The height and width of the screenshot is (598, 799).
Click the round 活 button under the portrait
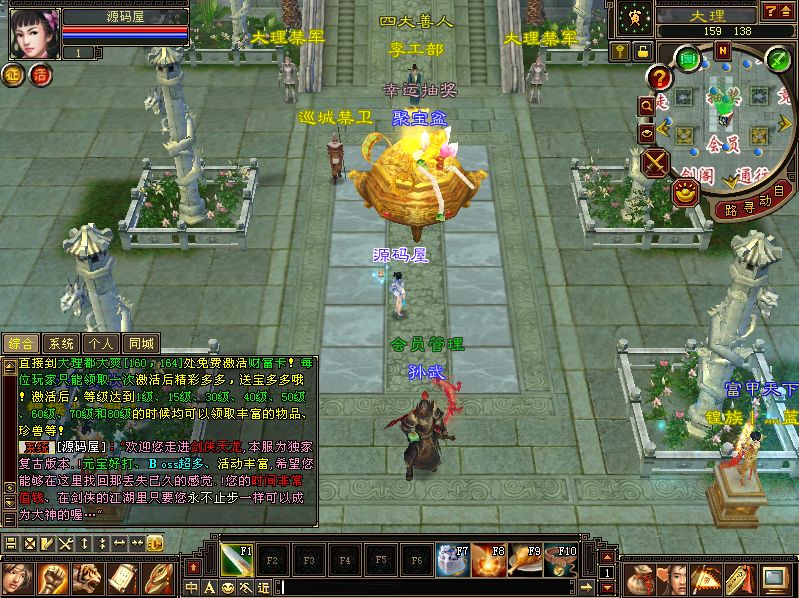point(41,74)
